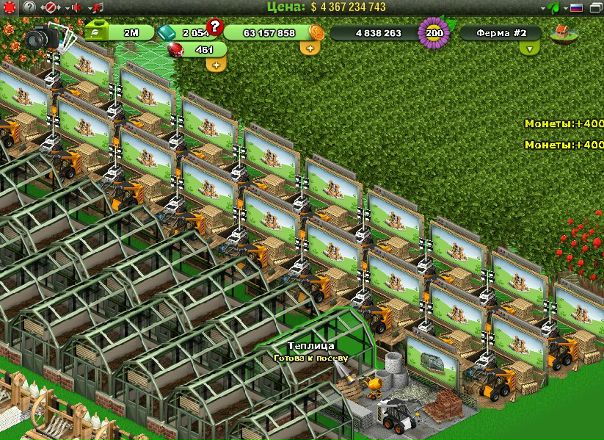This screenshot has height=440, width=604.
Task: Click the red question mark badge
Action: [x=214, y=27]
